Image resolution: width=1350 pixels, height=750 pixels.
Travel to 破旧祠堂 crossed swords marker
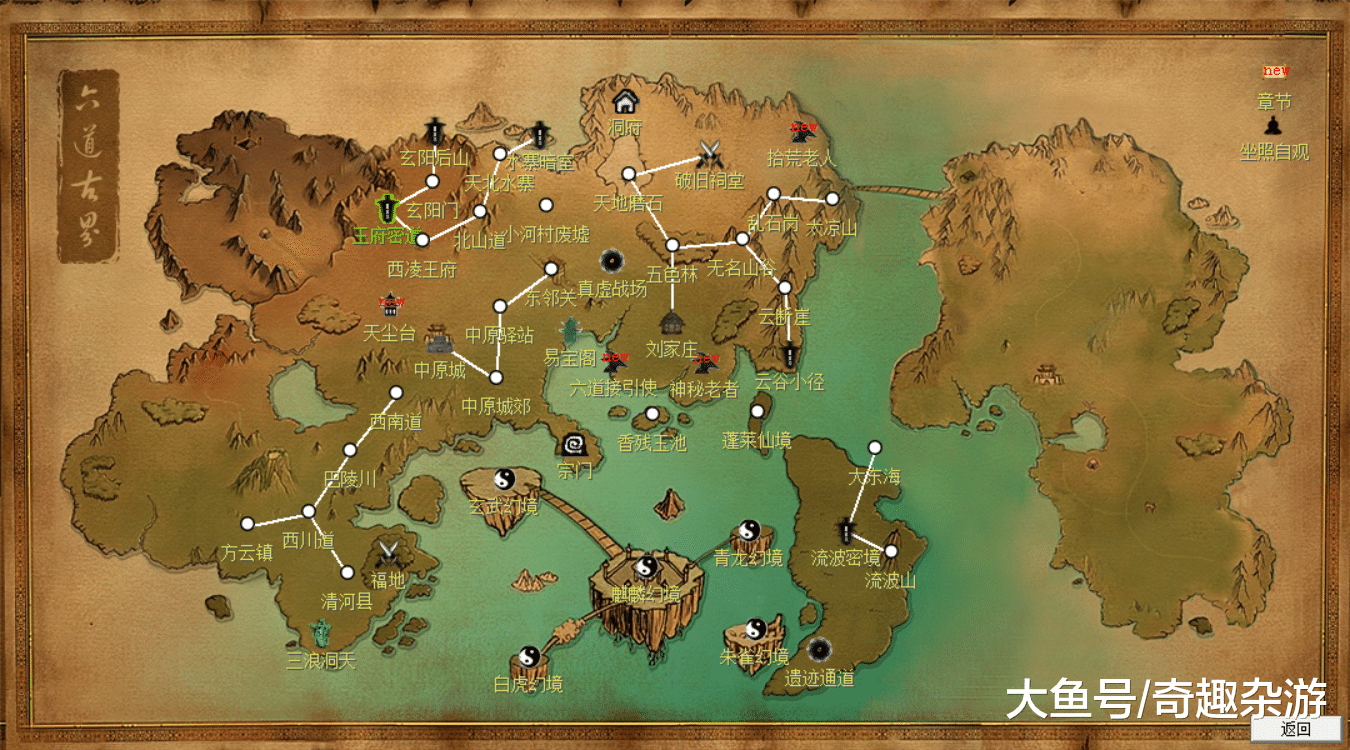coord(710,155)
